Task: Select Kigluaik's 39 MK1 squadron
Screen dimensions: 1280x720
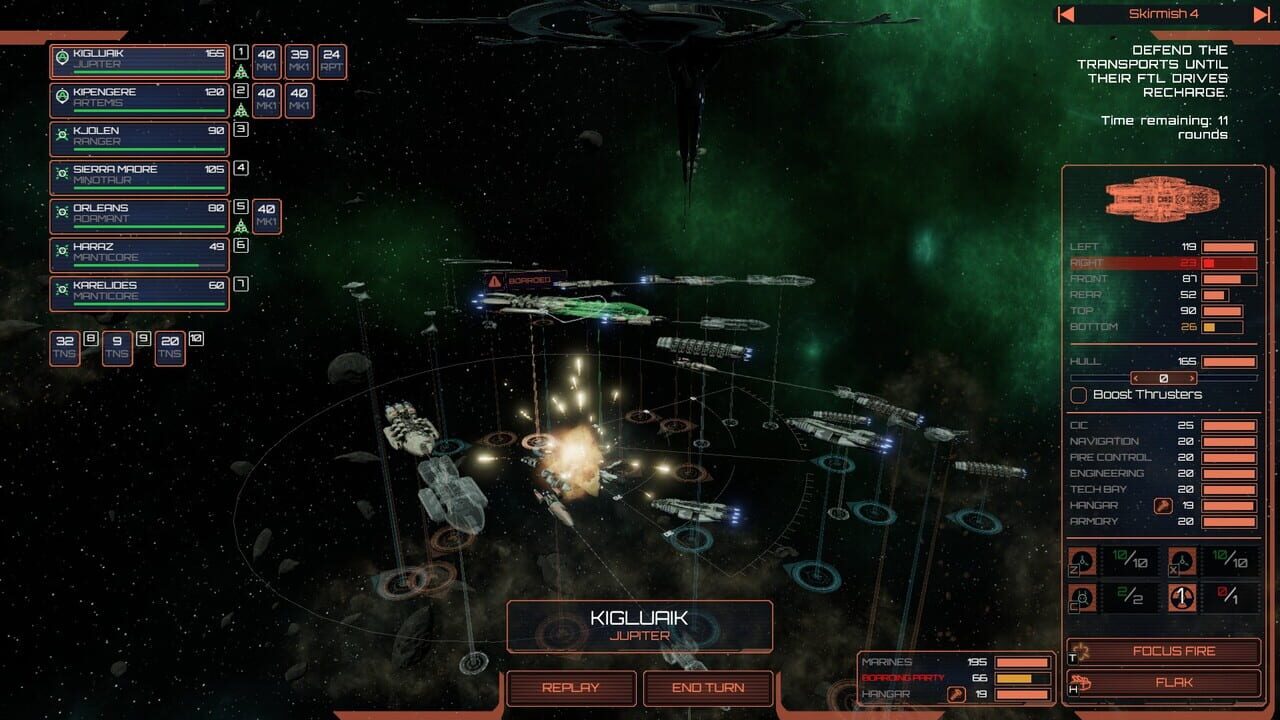Action: [299, 61]
